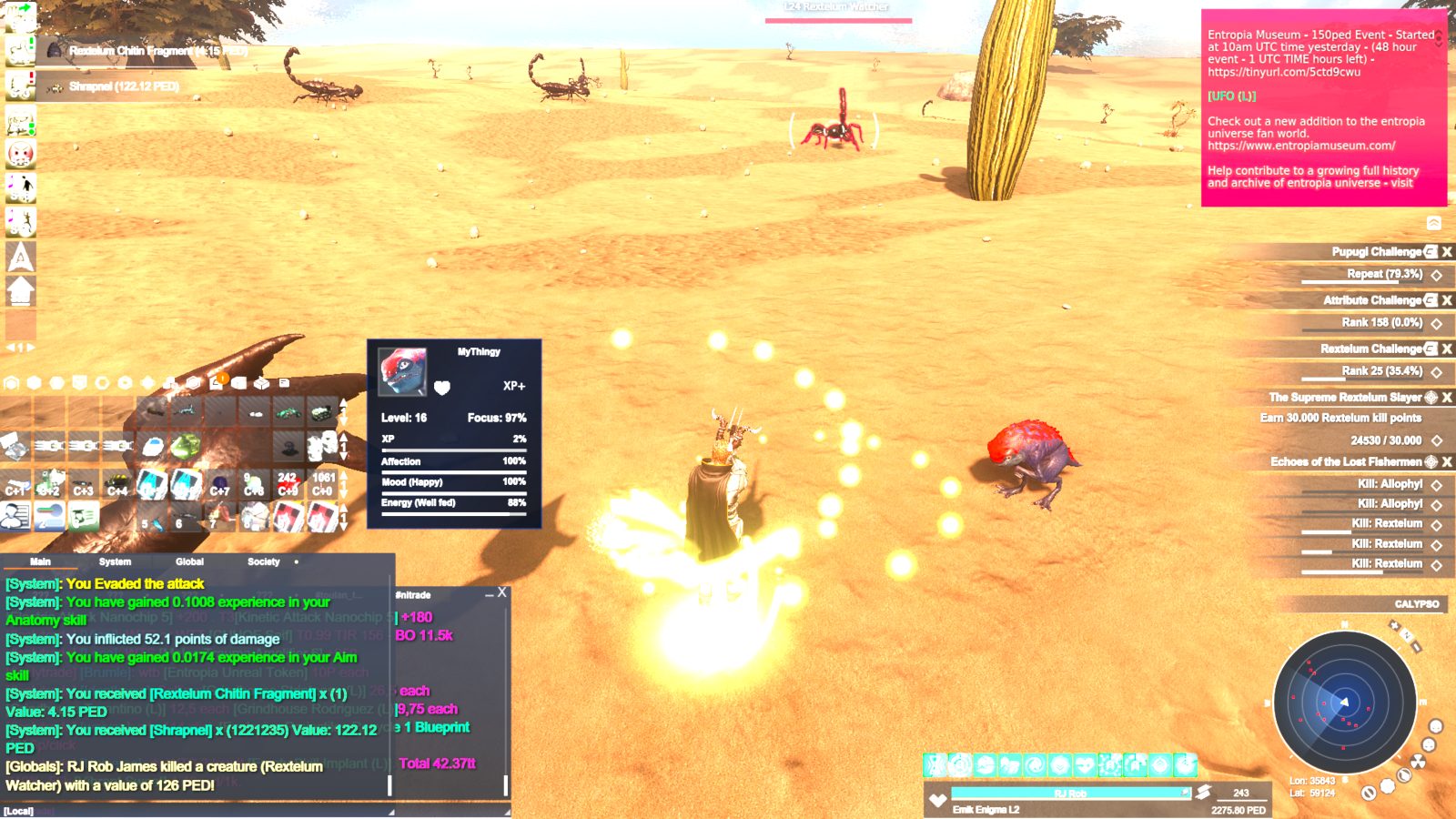Activate the heart-shaped skill icon on bottom hotbar

[1085, 765]
